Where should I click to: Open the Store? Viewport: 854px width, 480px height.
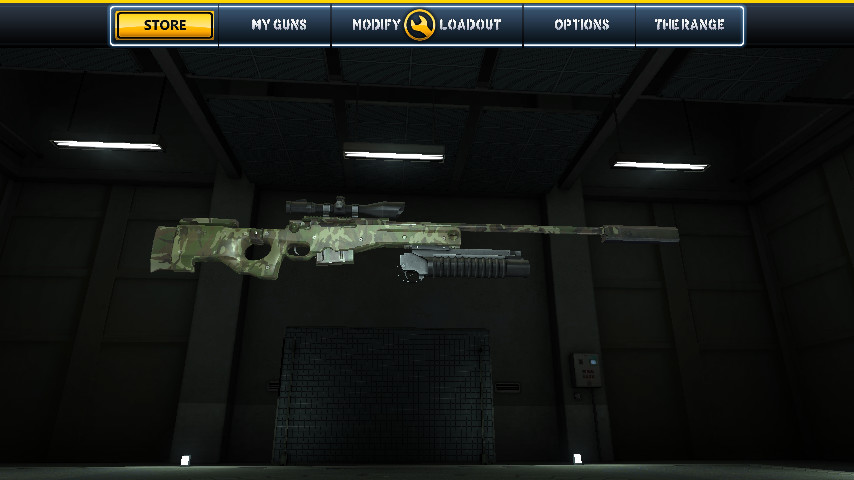pyautogui.click(x=165, y=25)
